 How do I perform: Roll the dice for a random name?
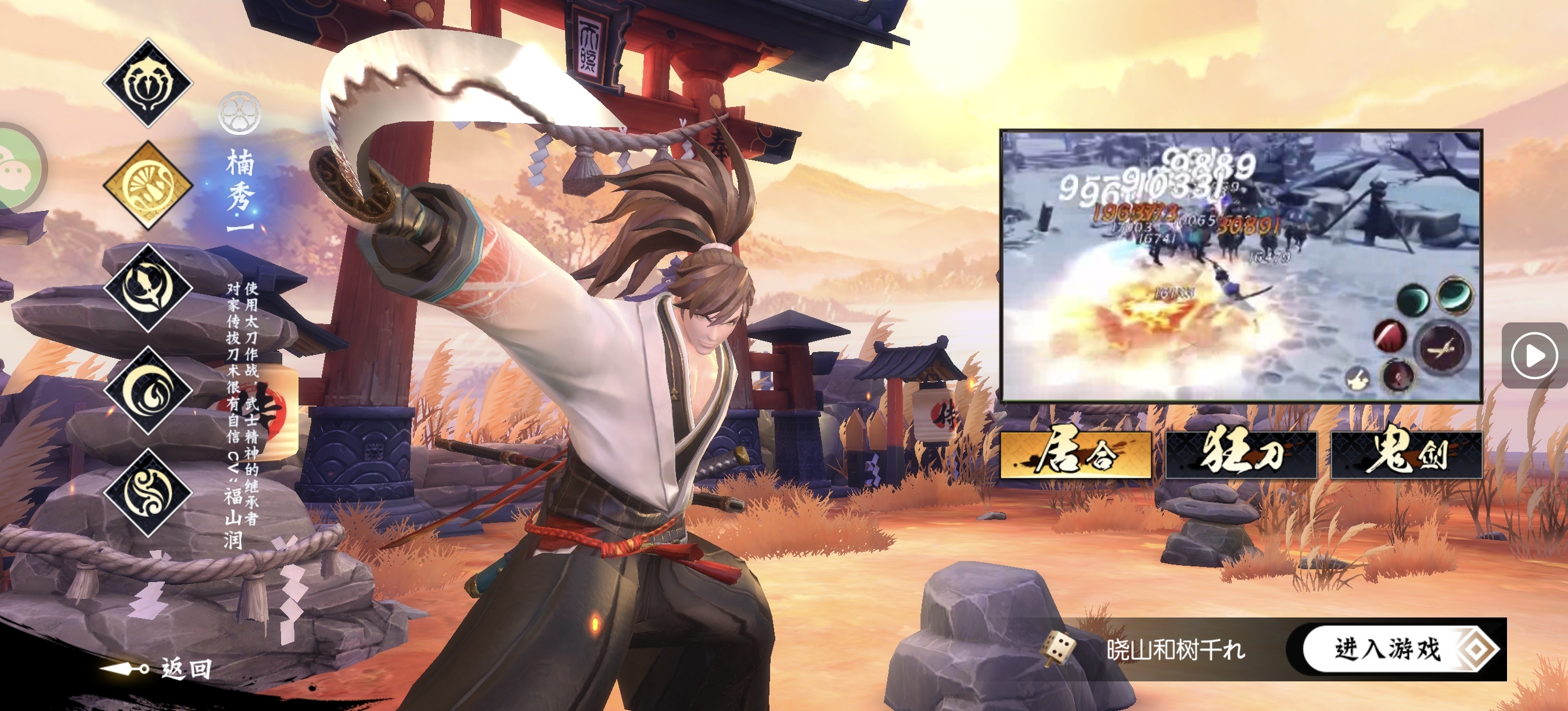click(1059, 648)
